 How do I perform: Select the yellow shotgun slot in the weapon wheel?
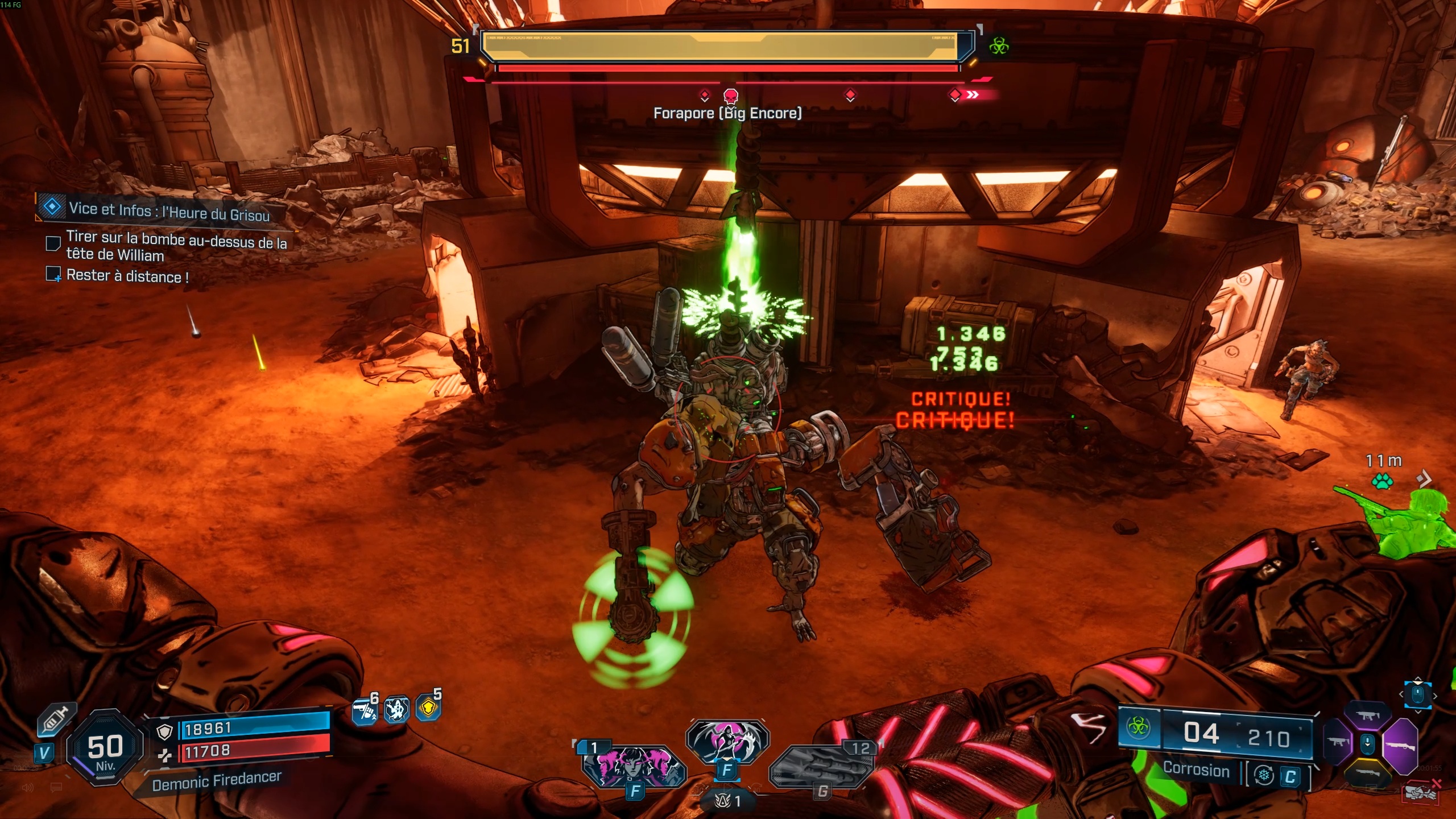click(x=1369, y=773)
